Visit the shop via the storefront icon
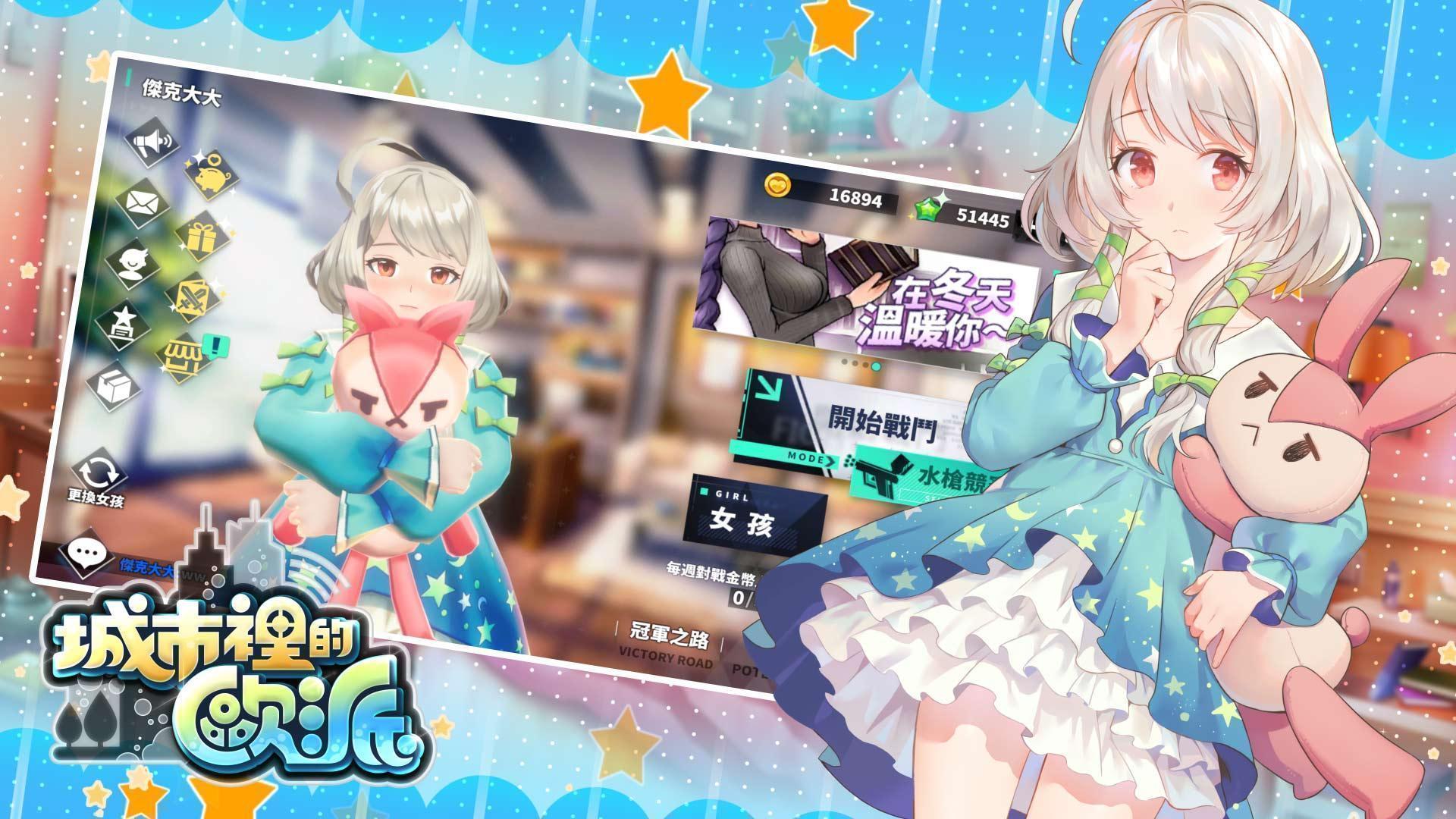This screenshot has width=1456, height=819. tap(184, 354)
